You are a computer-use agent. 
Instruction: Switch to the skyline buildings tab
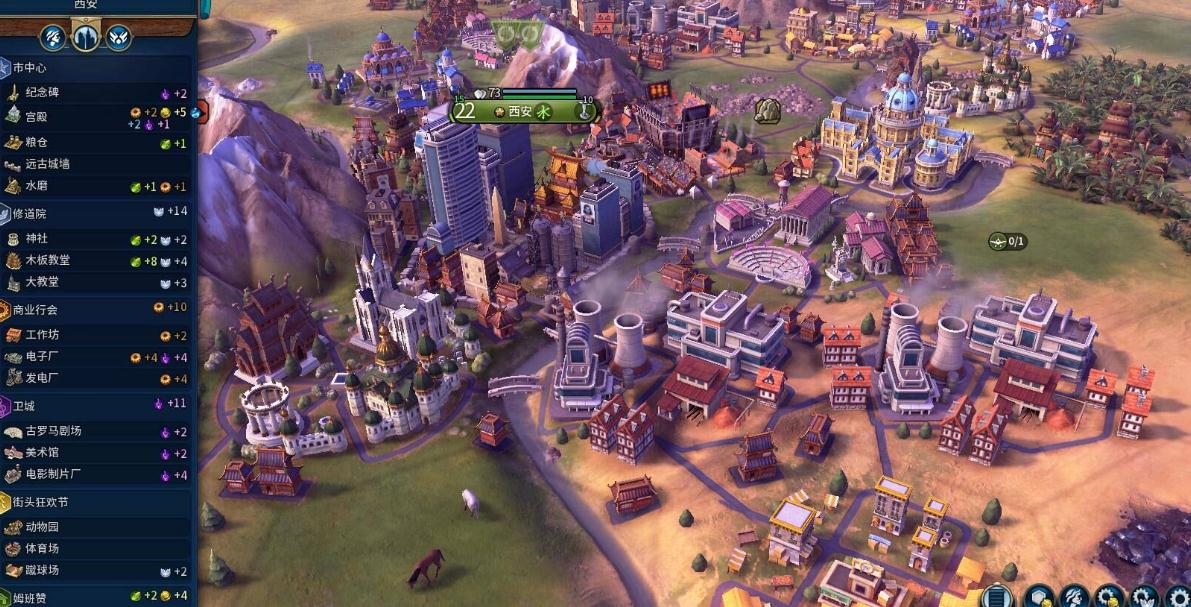pos(86,38)
